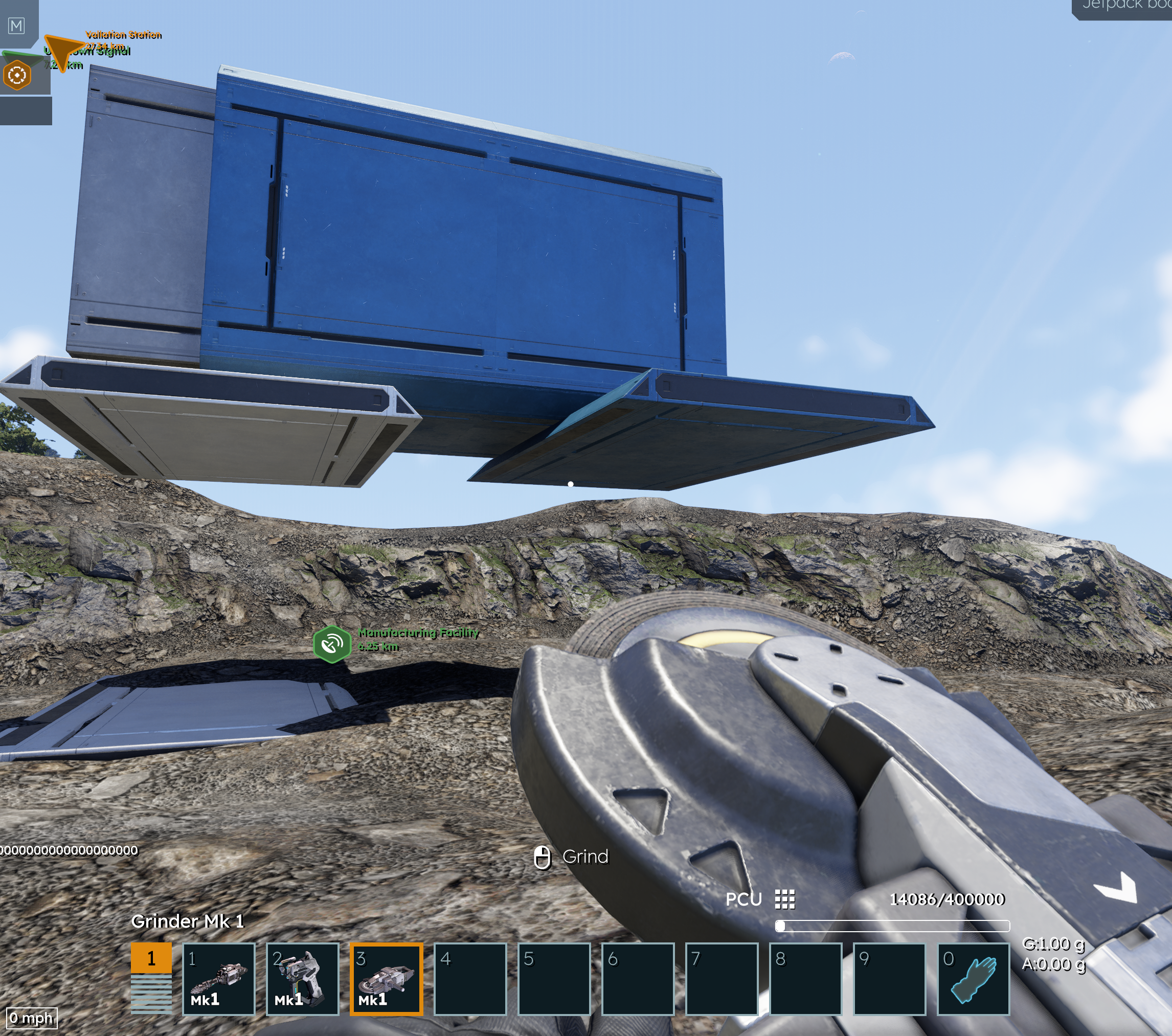Select the Mk1 hand drill hotbar slot
This screenshot has width=1172, height=1036.
click(218, 979)
